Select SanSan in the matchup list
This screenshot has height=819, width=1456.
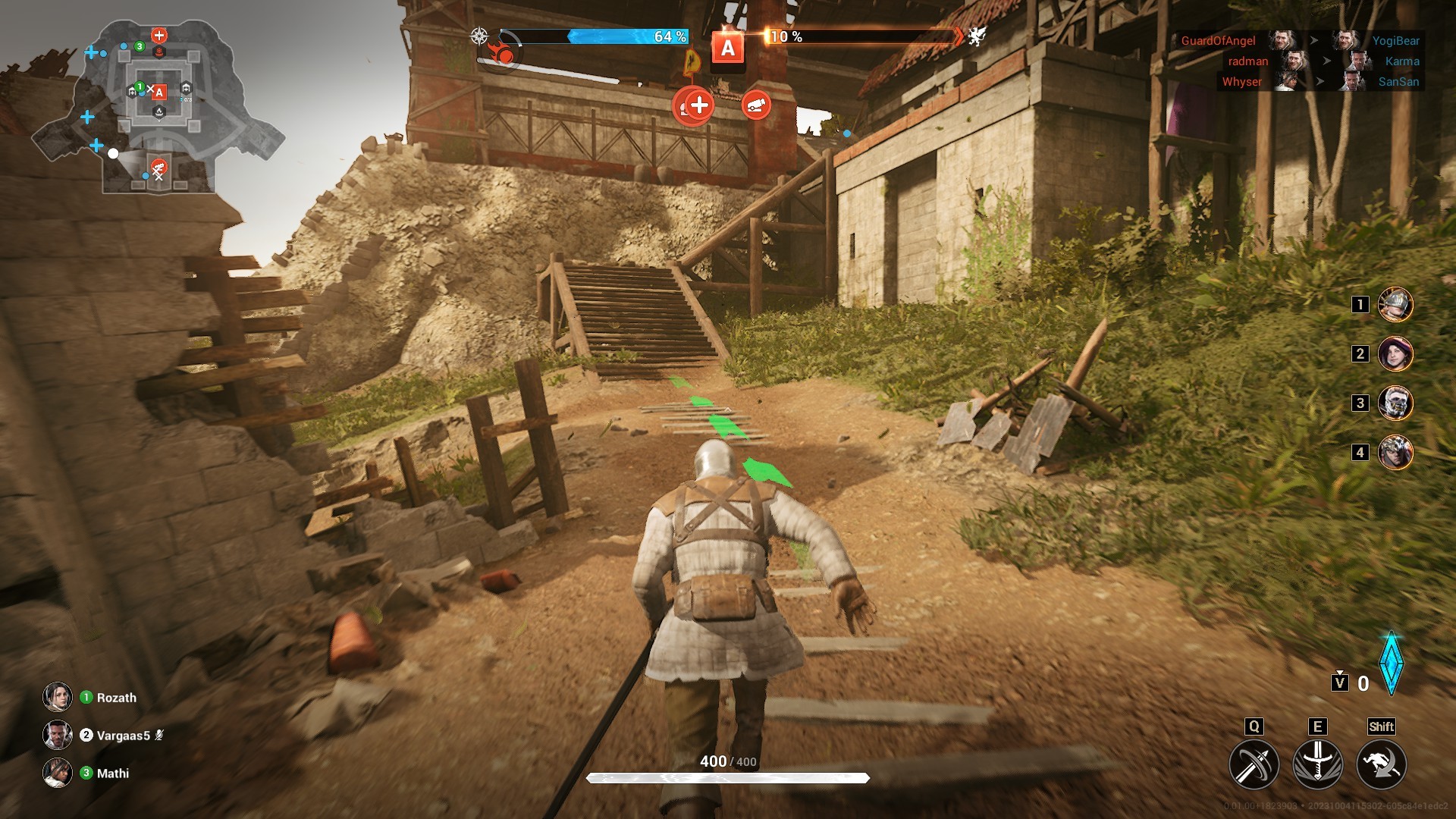(x=1398, y=82)
